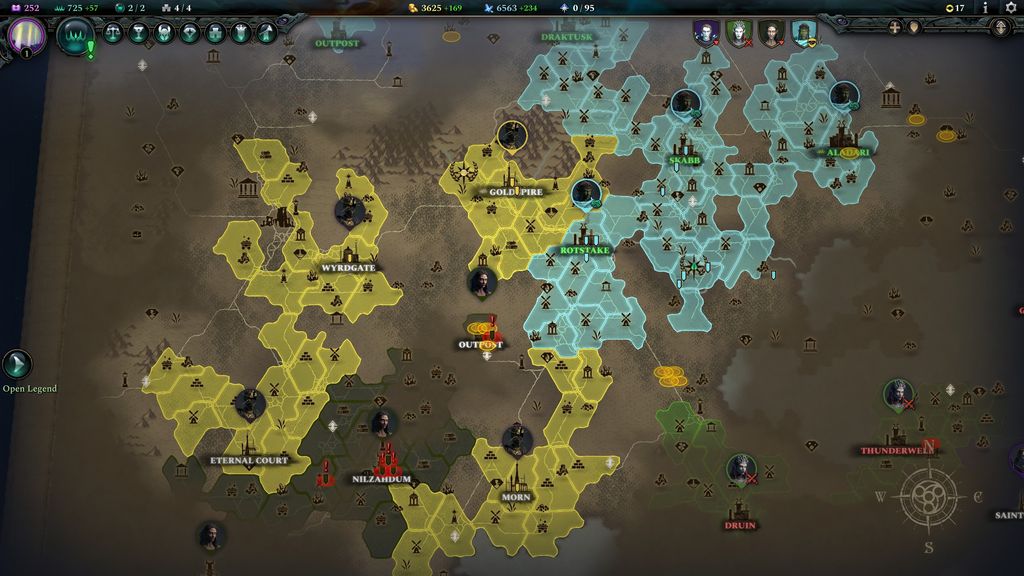Select the Gold Spire city label
The height and width of the screenshot is (576, 1024).
[x=515, y=191]
